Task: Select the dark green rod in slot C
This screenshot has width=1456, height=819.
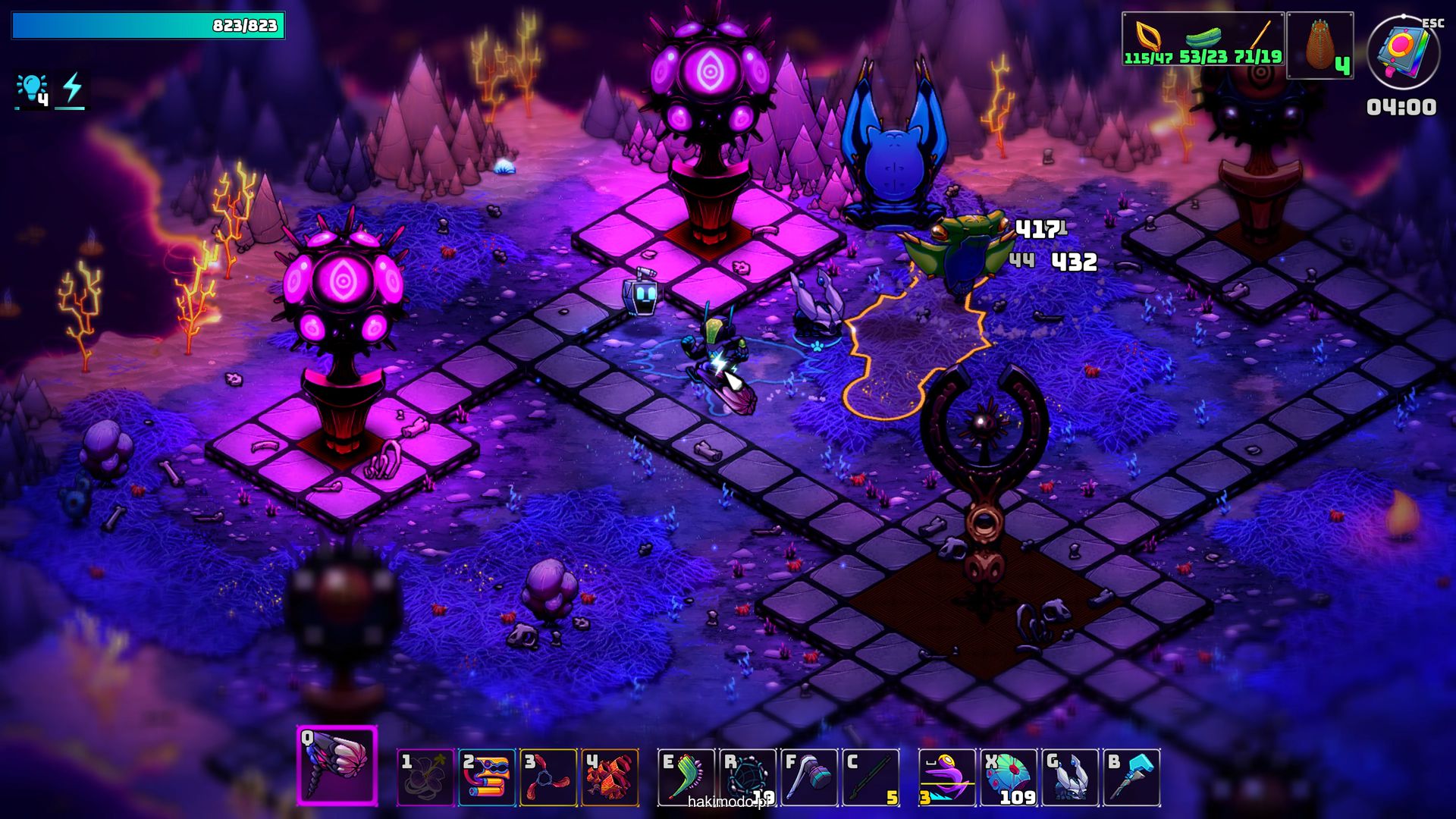Action: [871, 777]
